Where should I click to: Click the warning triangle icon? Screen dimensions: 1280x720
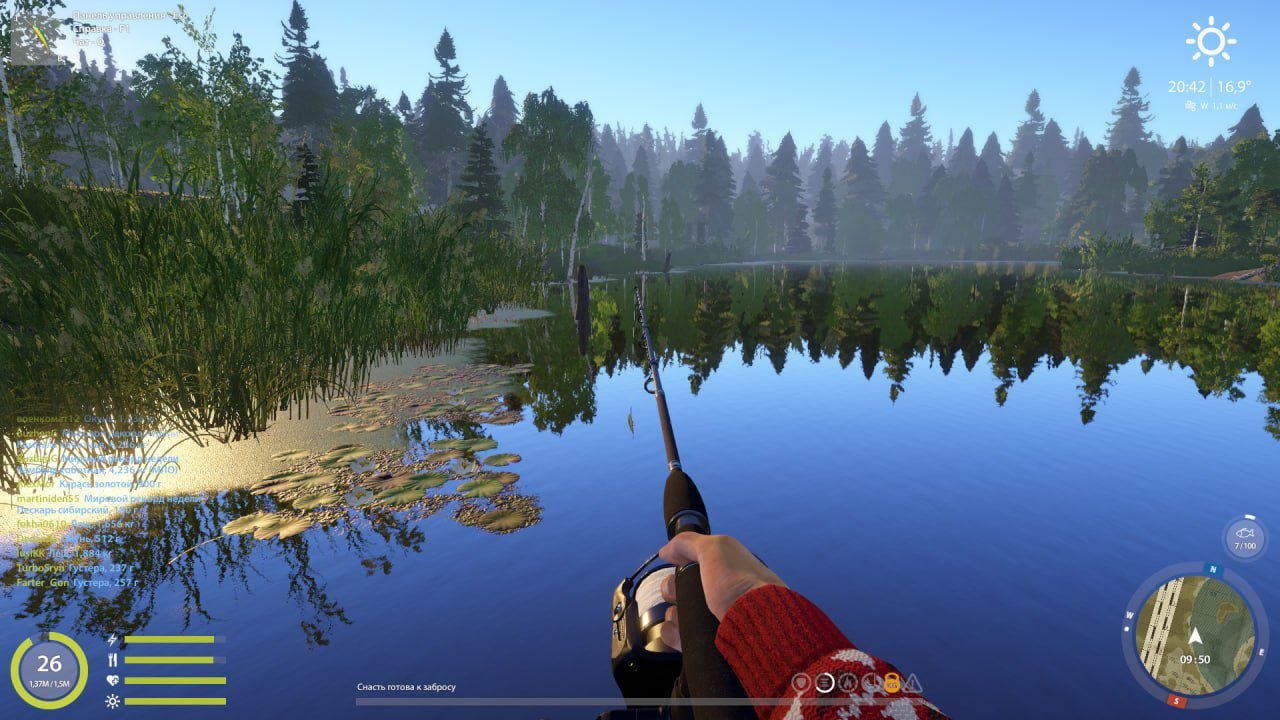pos(913,682)
